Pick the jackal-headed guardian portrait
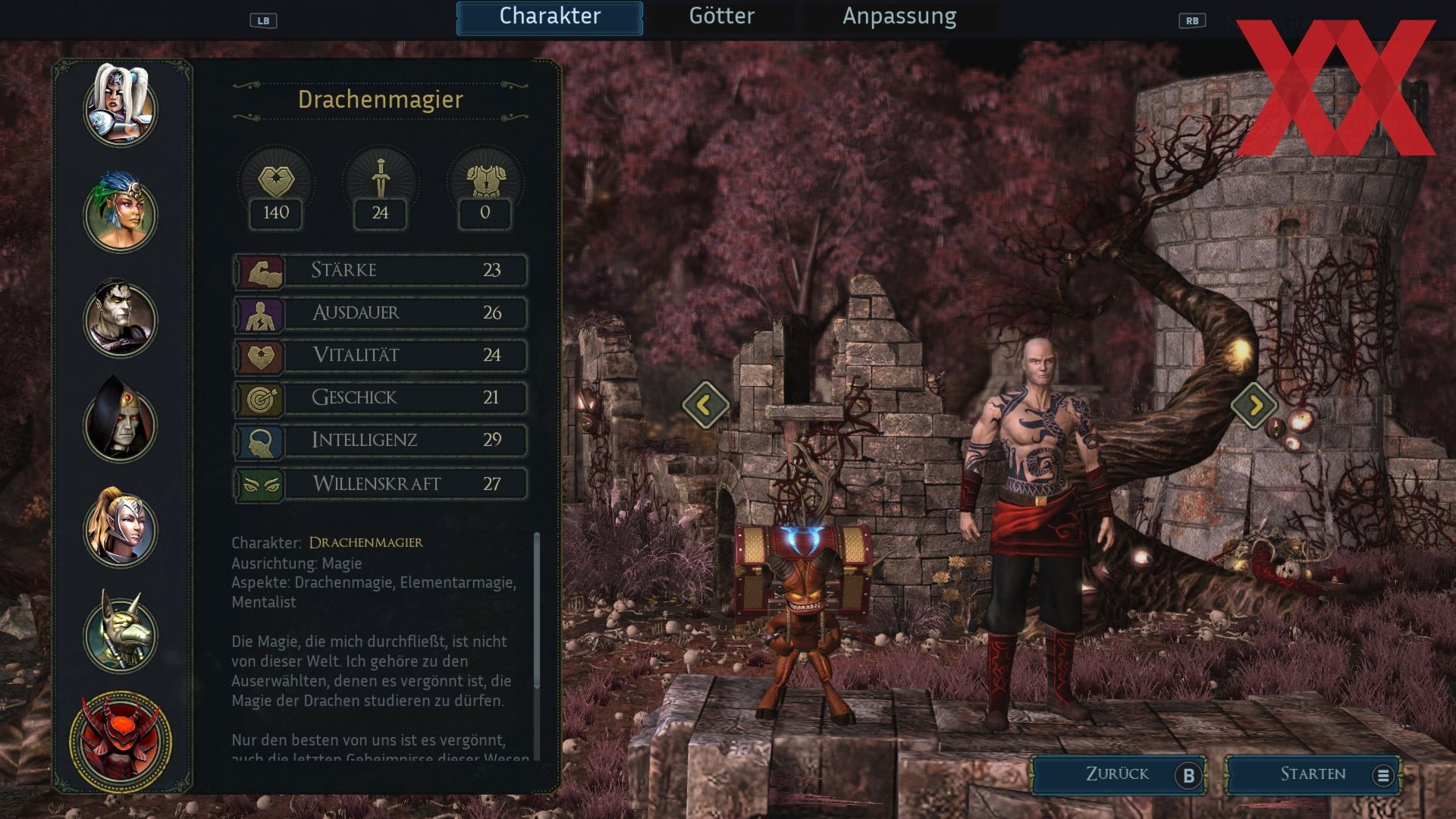 pos(121,633)
